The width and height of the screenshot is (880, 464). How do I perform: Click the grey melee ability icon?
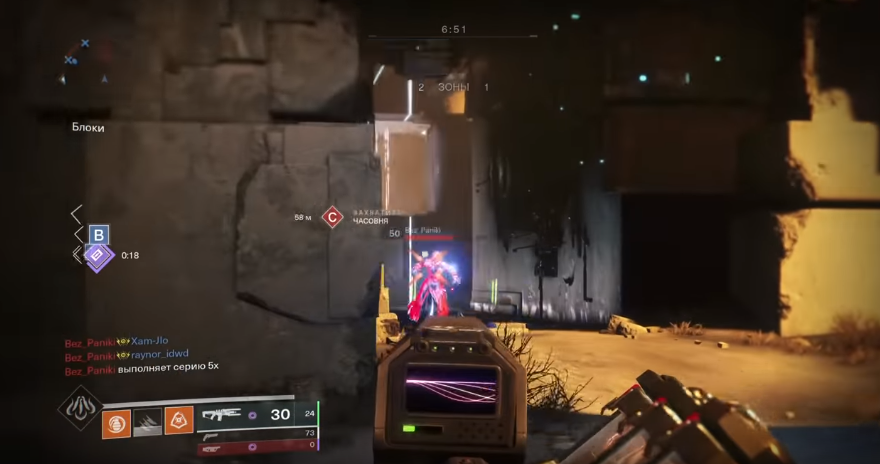148,423
